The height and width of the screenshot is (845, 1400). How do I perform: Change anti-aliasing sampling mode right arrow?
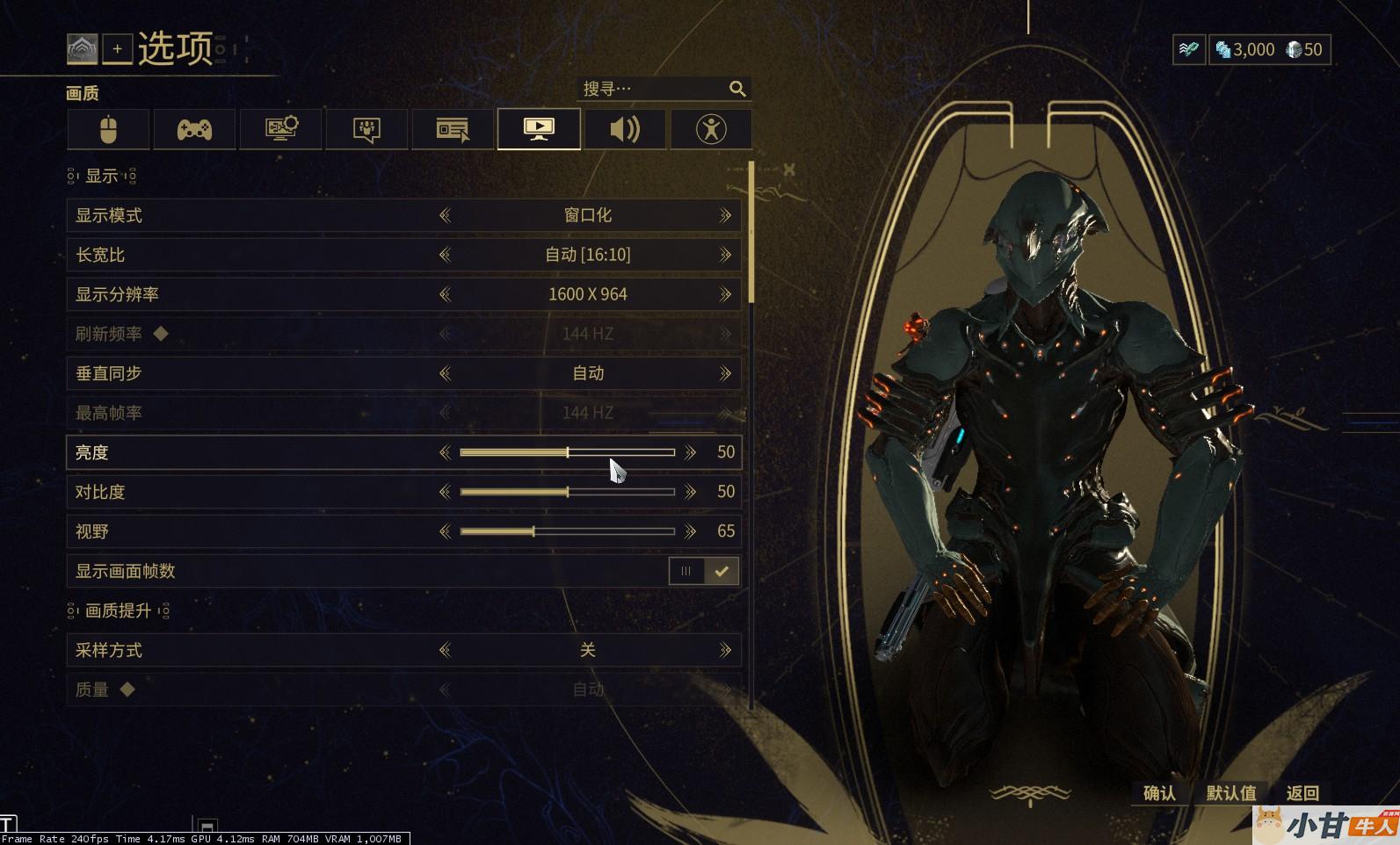[725, 650]
